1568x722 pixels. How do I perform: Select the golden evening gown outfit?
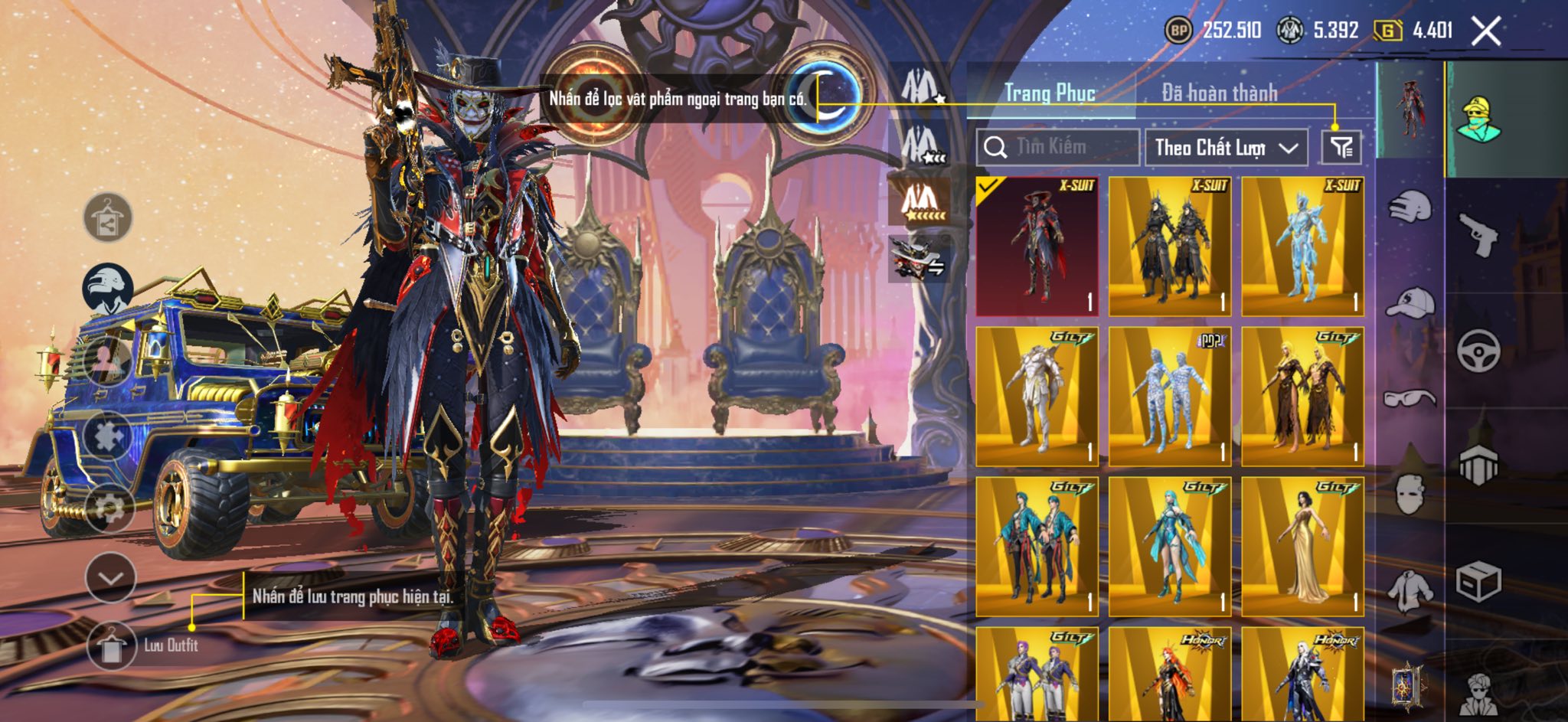click(1302, 546)
